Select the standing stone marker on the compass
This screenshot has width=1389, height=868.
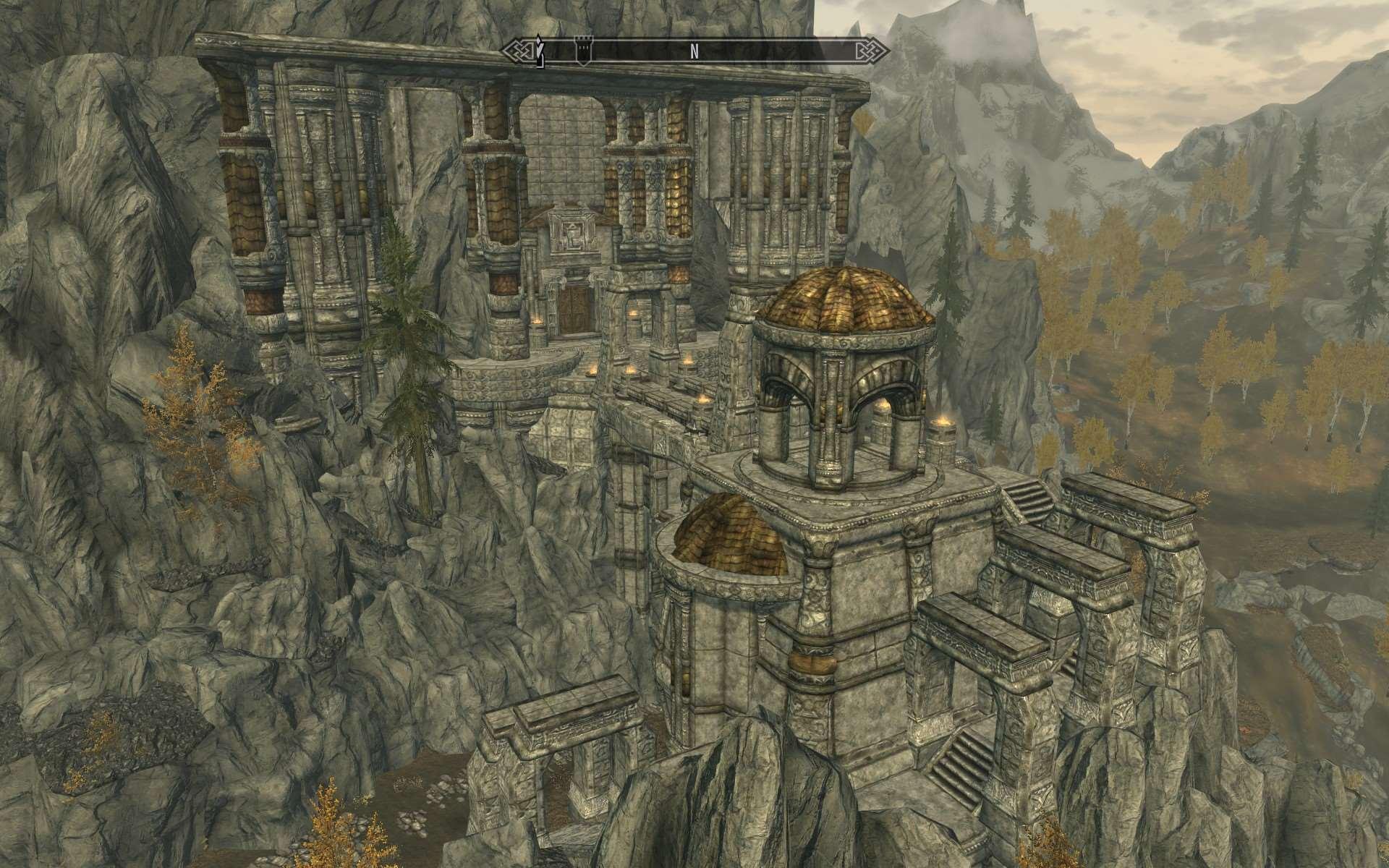(x=539, y=51)
